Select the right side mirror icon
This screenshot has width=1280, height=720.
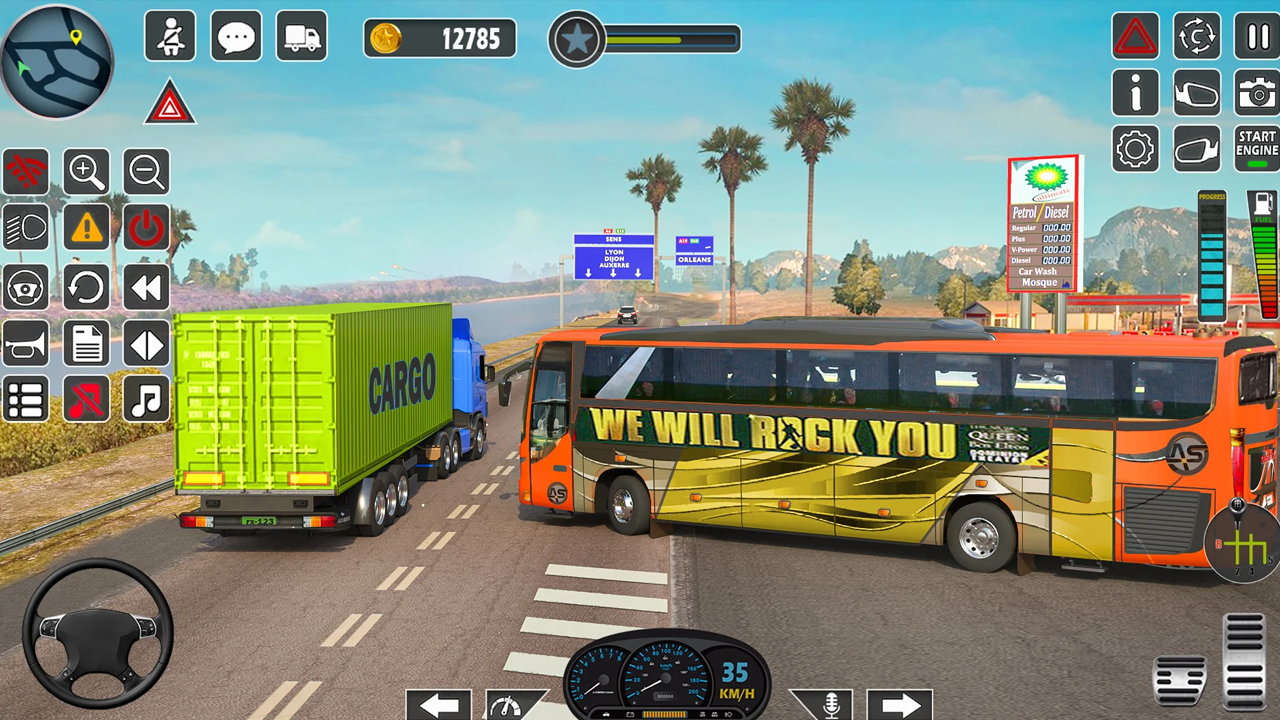pos(1196,93)
